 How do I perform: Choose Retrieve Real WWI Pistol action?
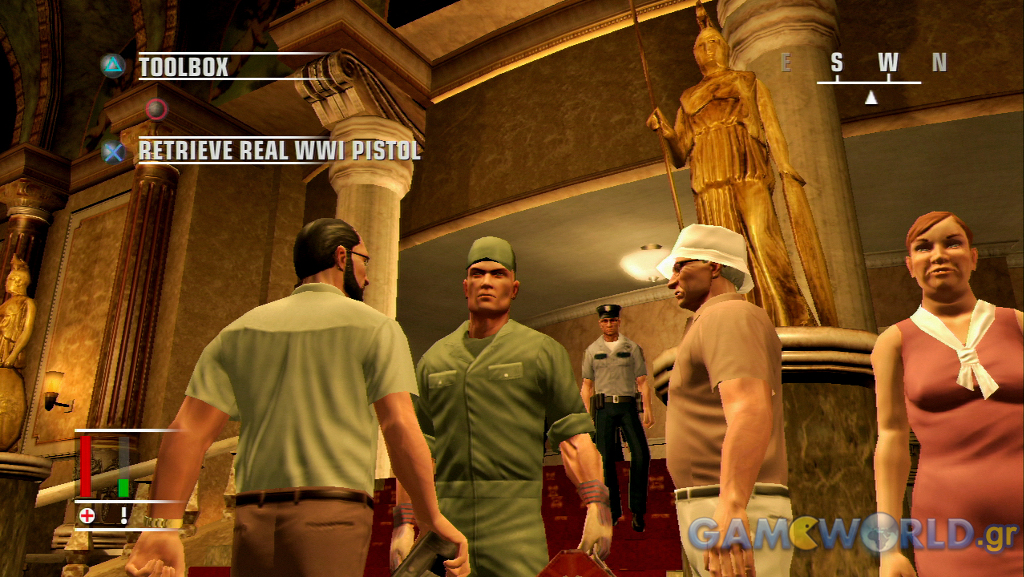279,151
